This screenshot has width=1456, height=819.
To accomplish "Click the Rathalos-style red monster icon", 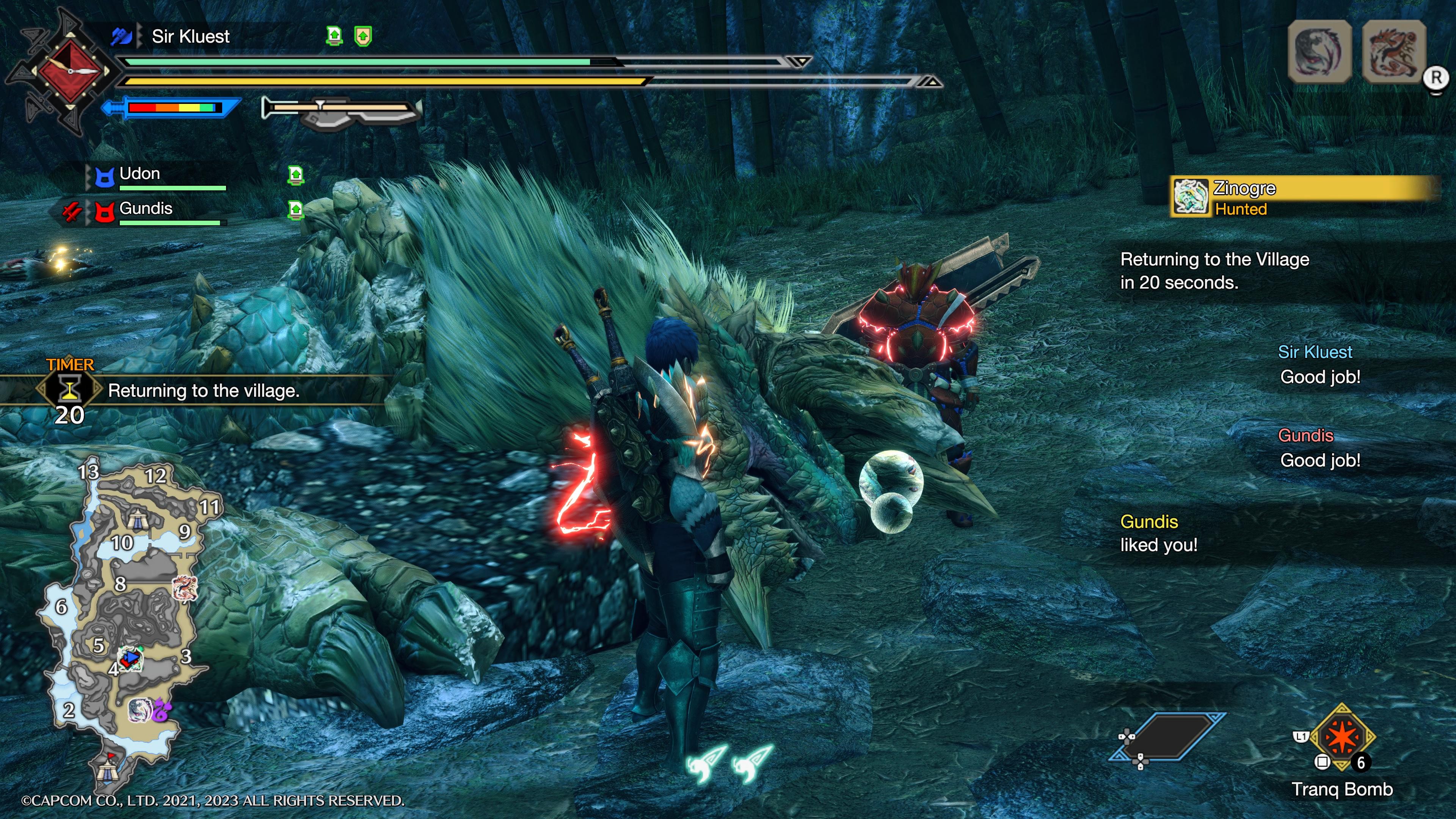I will click(1393, 52).
